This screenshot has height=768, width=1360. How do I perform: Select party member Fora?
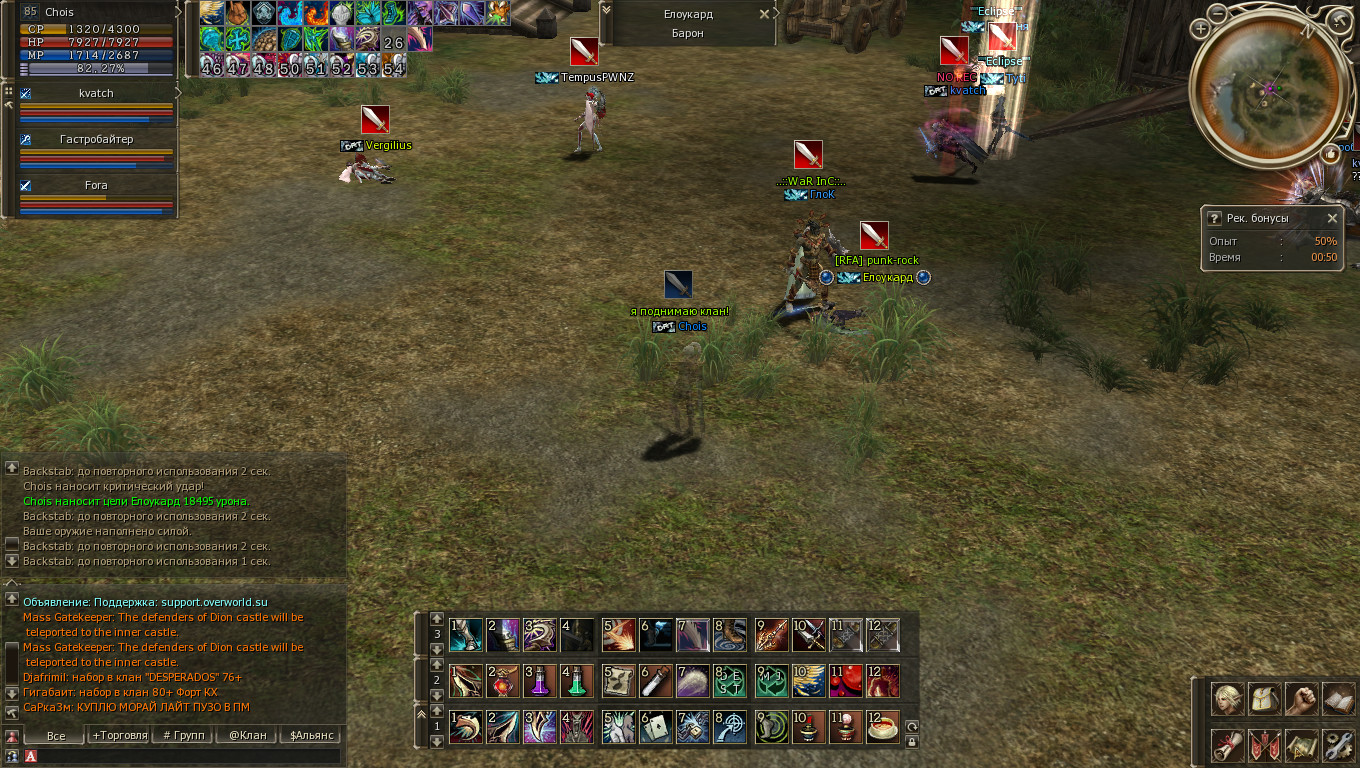pyautogui.click(x=97, y=185)
